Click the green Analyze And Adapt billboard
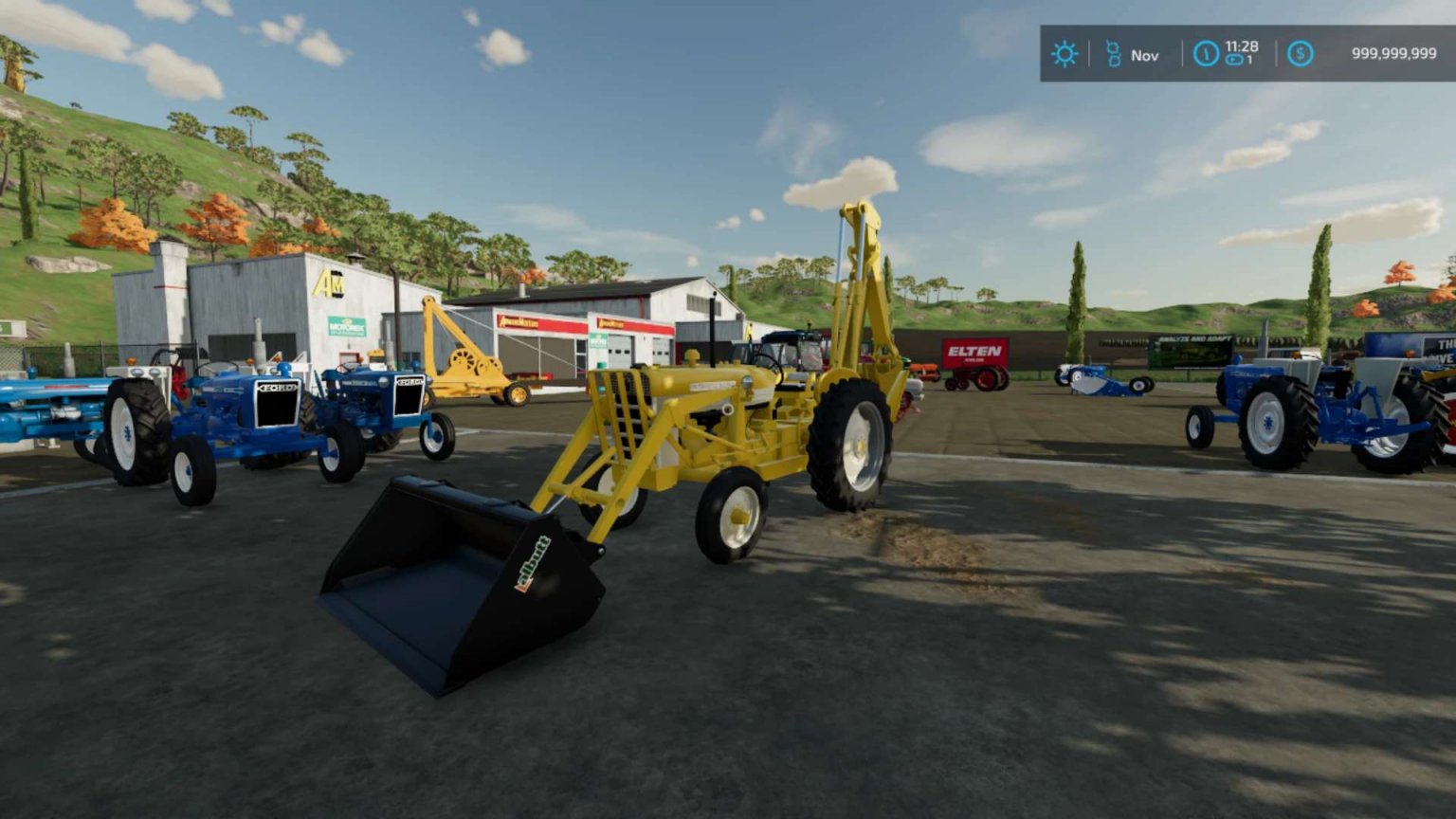Image resolution: width=1456 pixels, height=819 pixels. pos(1192,352)
